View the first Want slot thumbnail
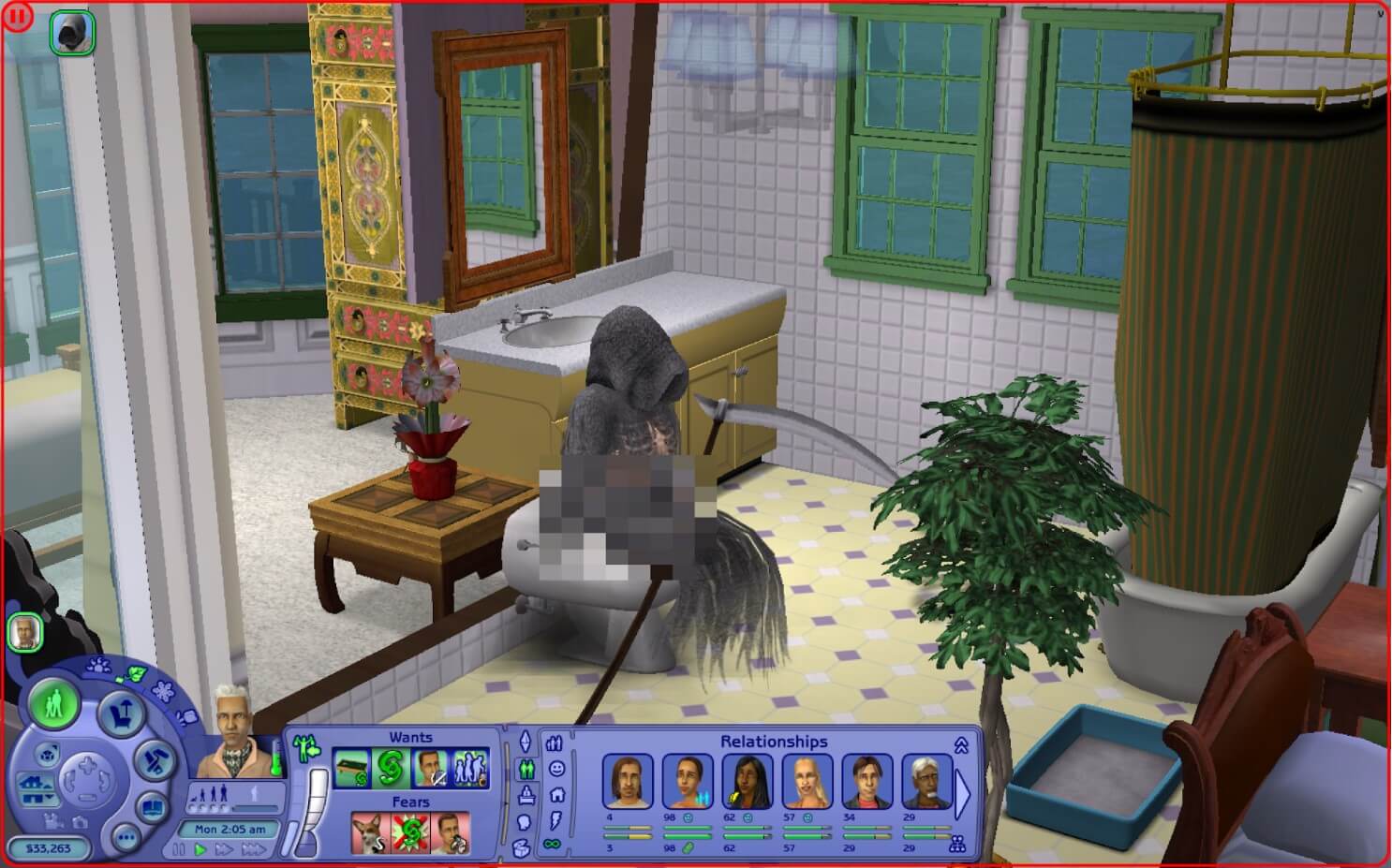 pyautogui.click(x=352, y=767)
